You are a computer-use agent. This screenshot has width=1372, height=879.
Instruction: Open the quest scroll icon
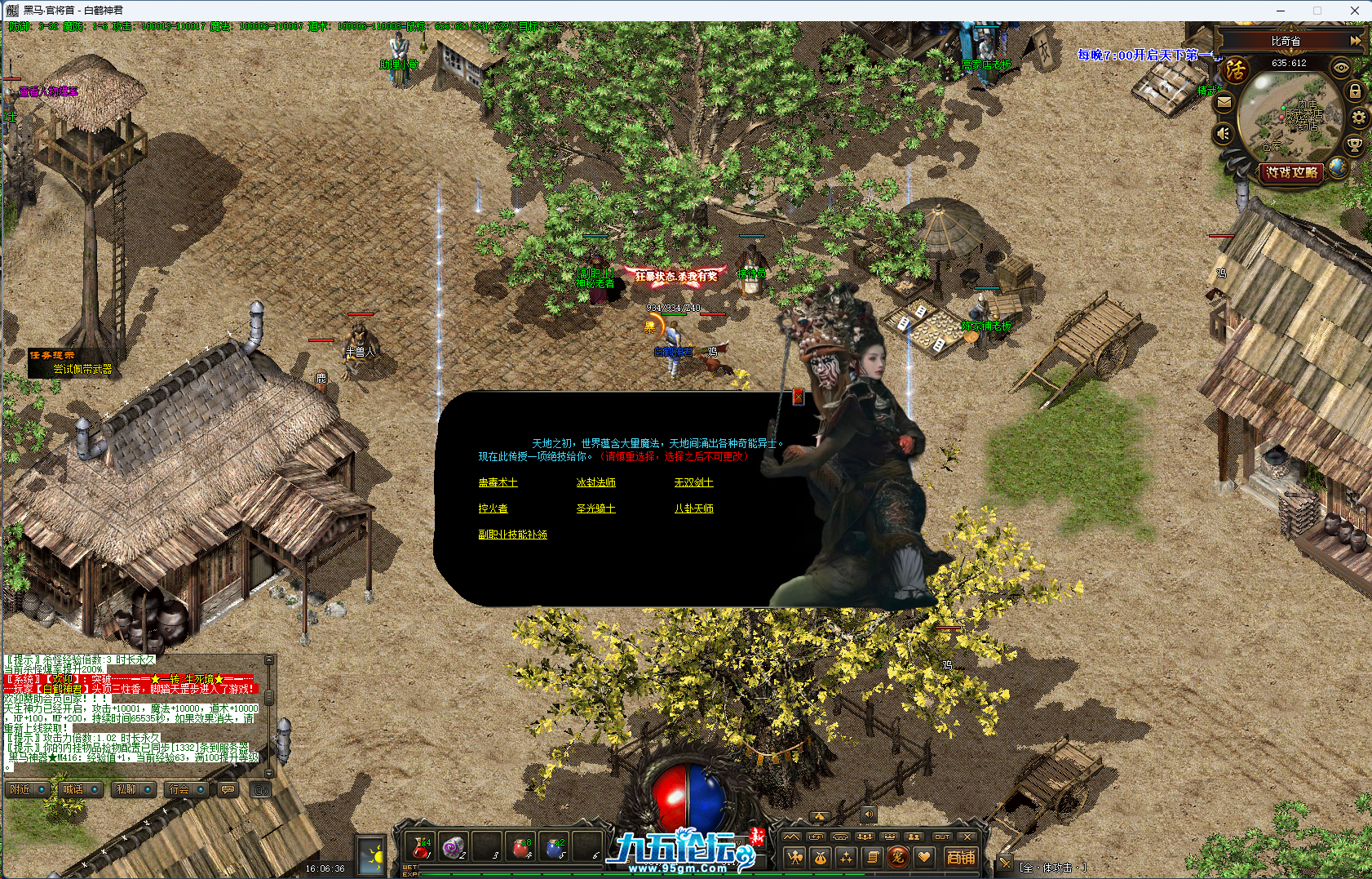[x=872, y=858]
